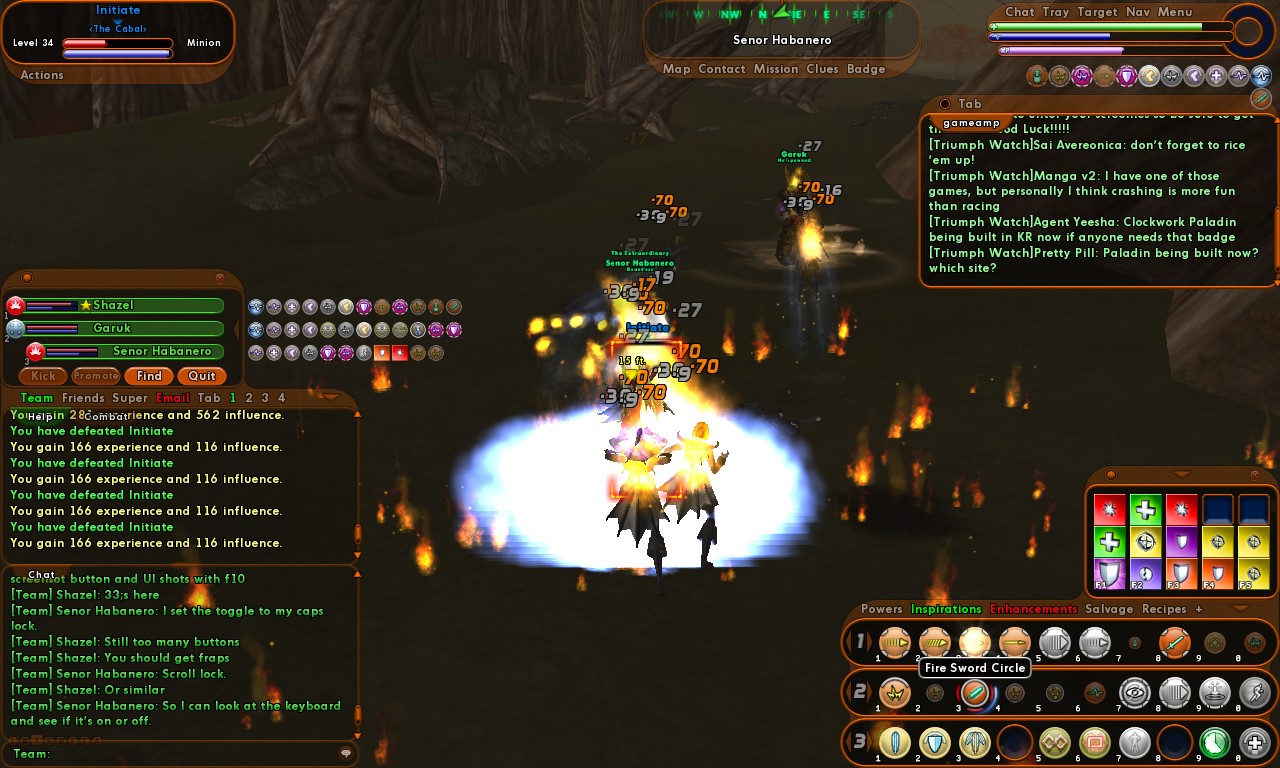Toggle the Chat window button
1280x768 pixels.
(1019, 12)
